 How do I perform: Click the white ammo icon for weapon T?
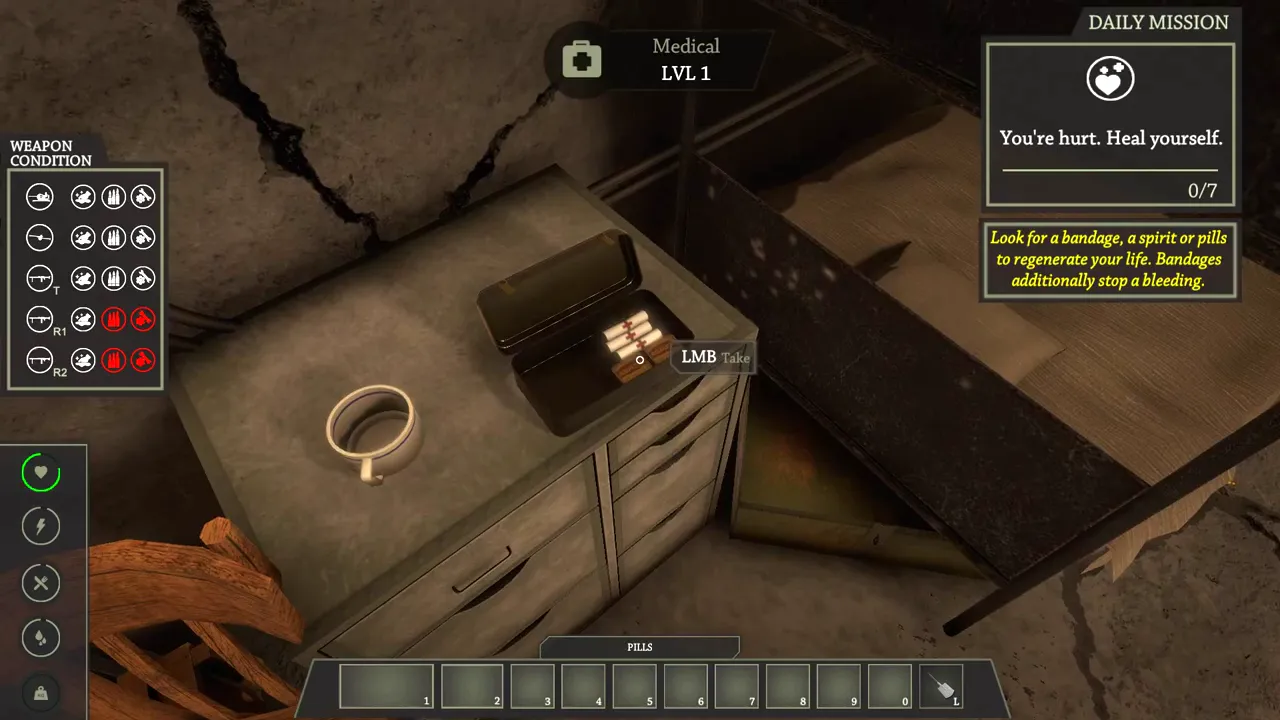tap(113, 278)
